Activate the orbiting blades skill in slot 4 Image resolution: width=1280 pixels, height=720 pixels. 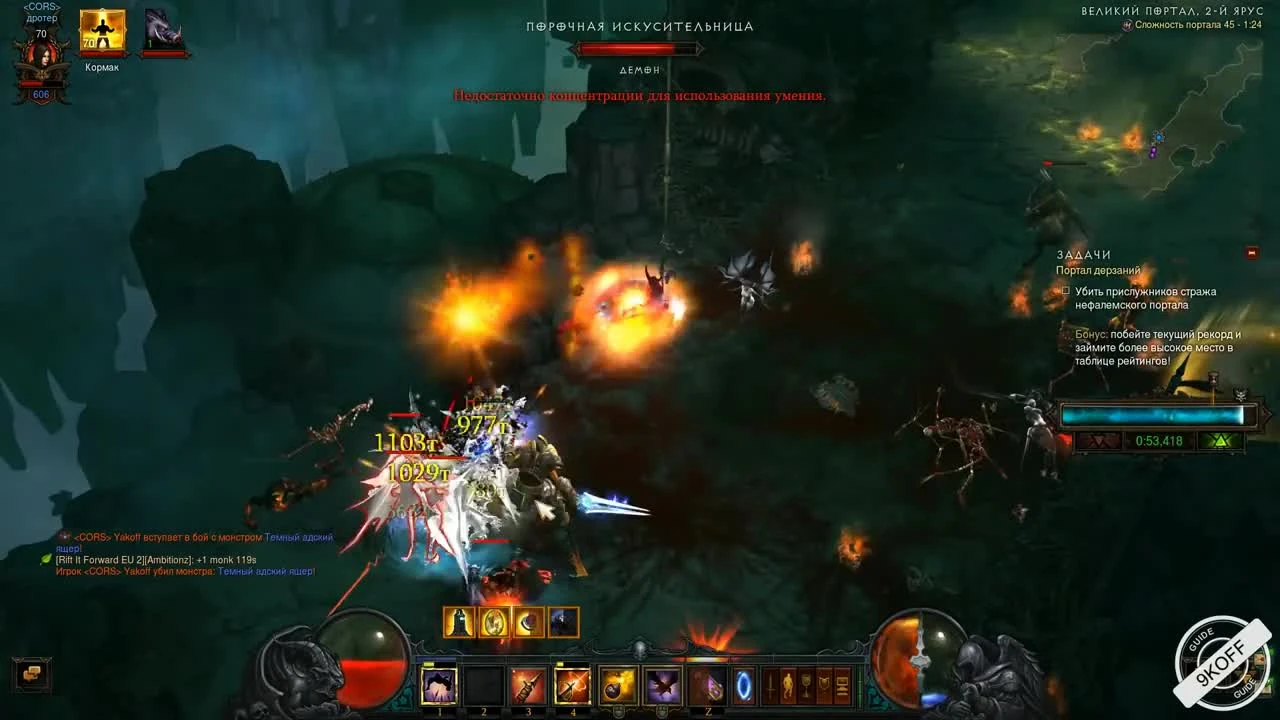[x=573, y=686]
